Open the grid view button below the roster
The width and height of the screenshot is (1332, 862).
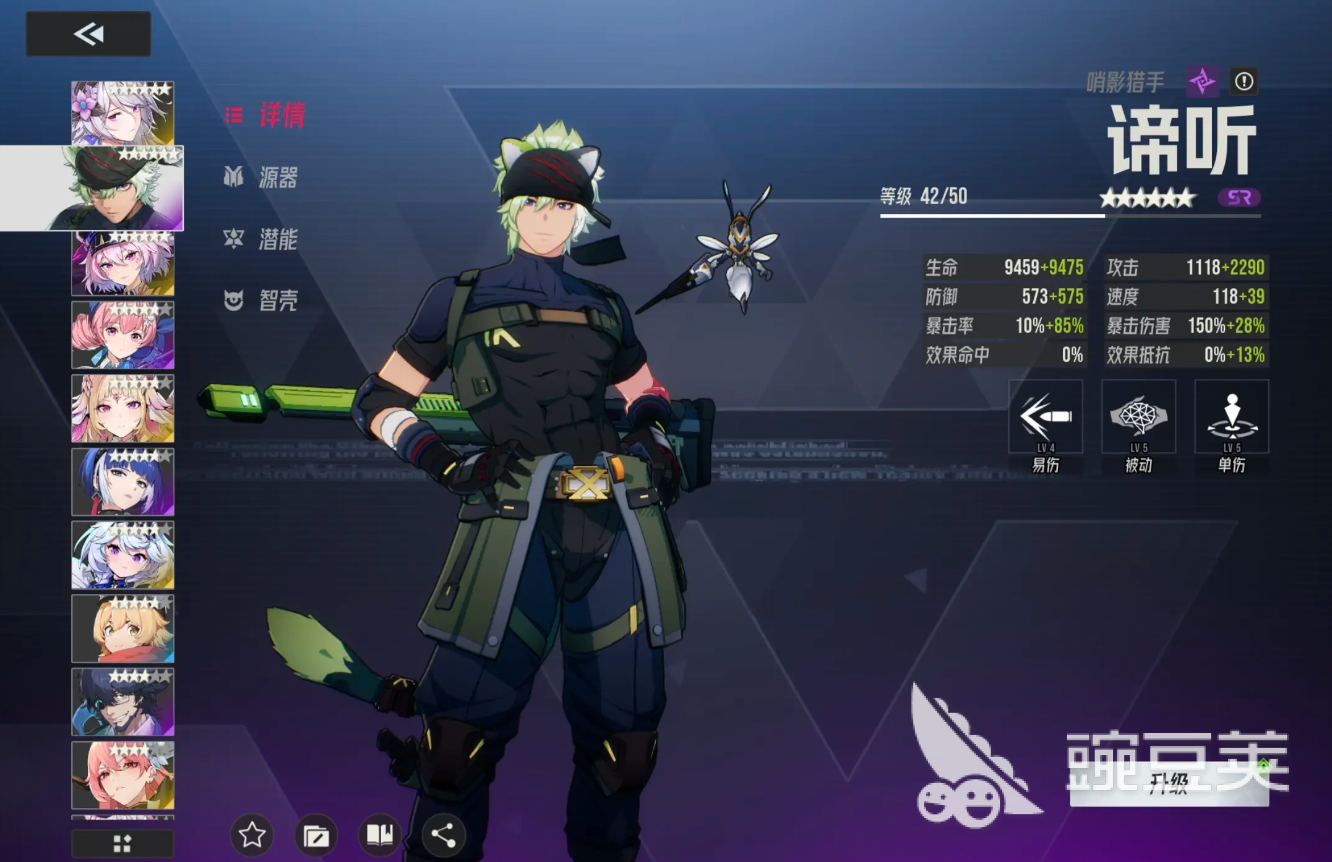(x=122, y=843)
